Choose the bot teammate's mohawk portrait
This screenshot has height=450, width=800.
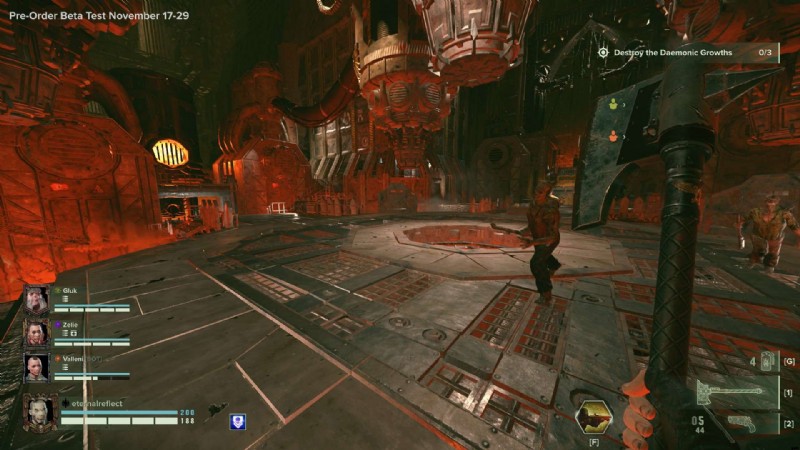coord(37,367)
